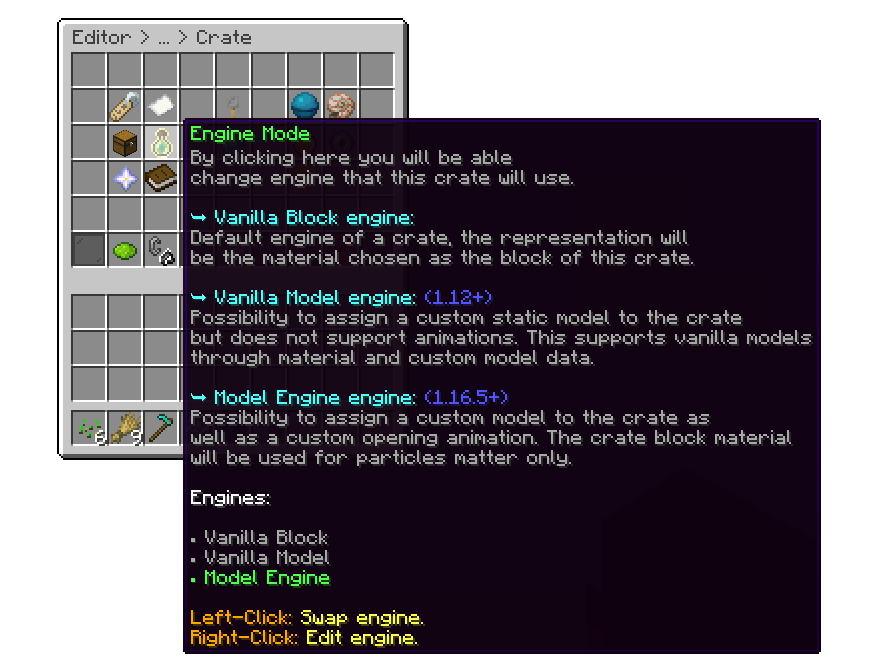Select the paper item slot
This screenshot has height=670, width=869.
161,106
